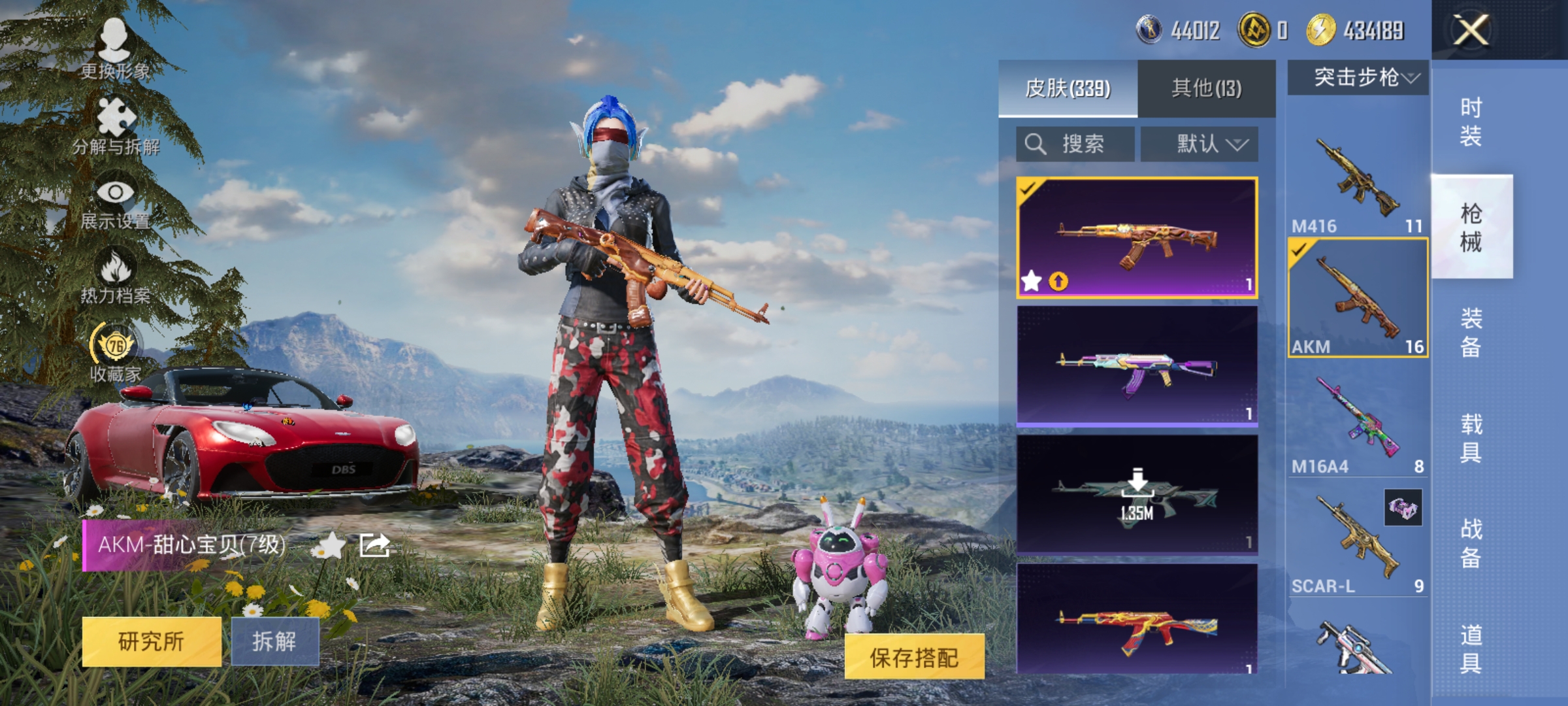Open the search 搜索 field magnifier
The height and width of the screenshot is (706, 1568).
[x=1034, y=144]
